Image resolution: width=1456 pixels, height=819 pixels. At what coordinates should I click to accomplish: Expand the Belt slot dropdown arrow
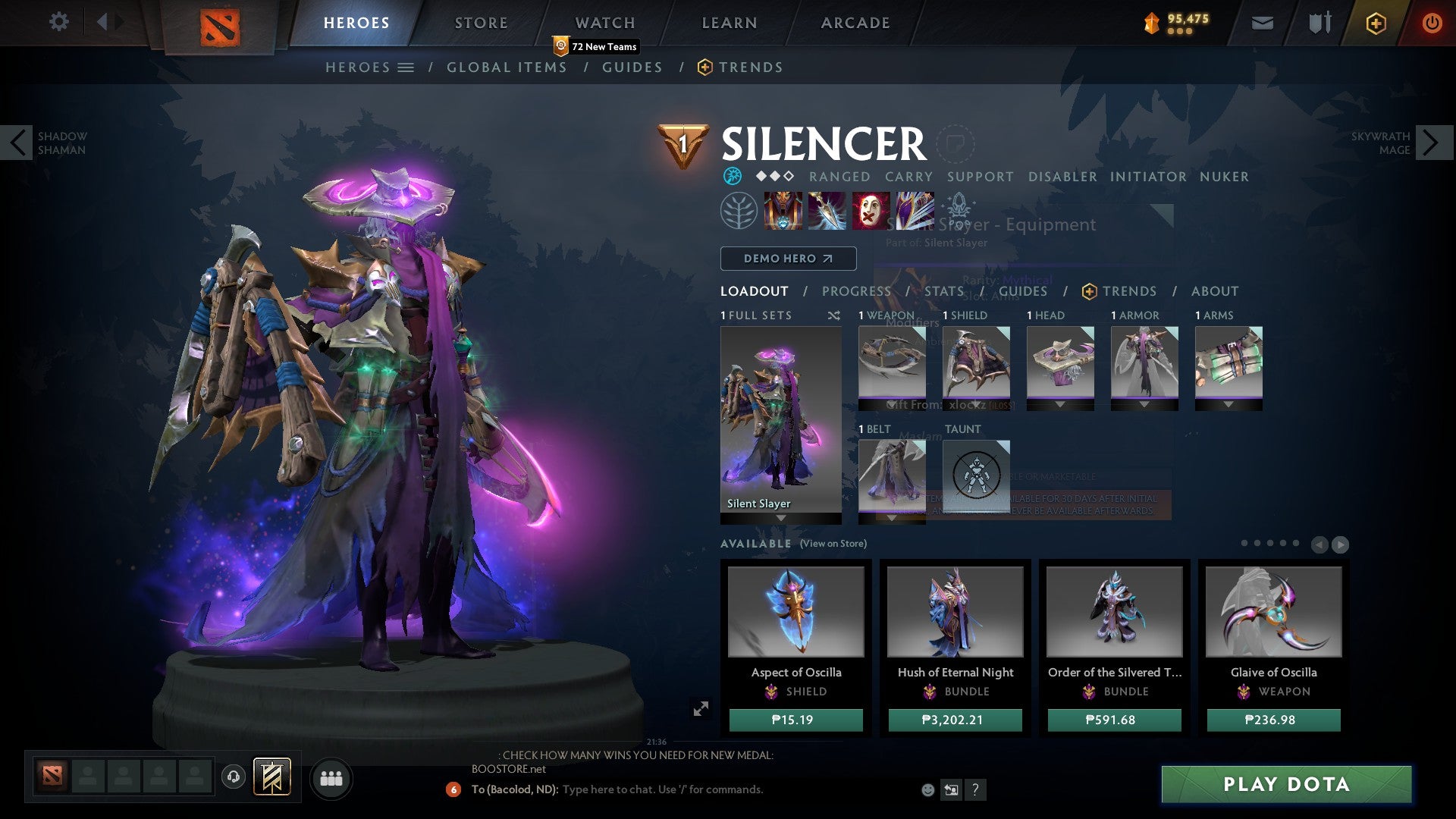[x=892, y=517]
